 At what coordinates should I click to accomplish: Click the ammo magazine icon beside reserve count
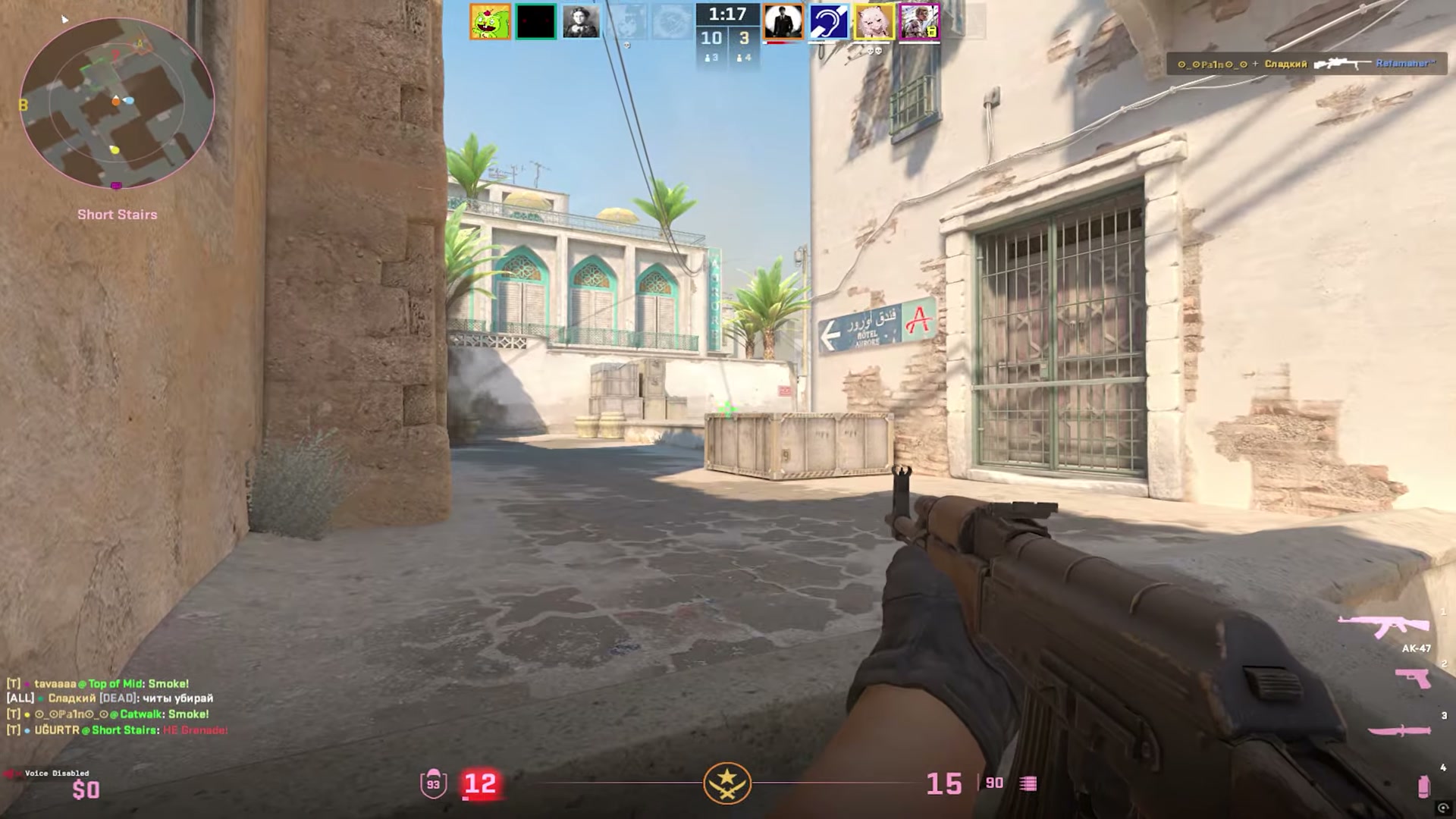click(x=1029, y=783)
